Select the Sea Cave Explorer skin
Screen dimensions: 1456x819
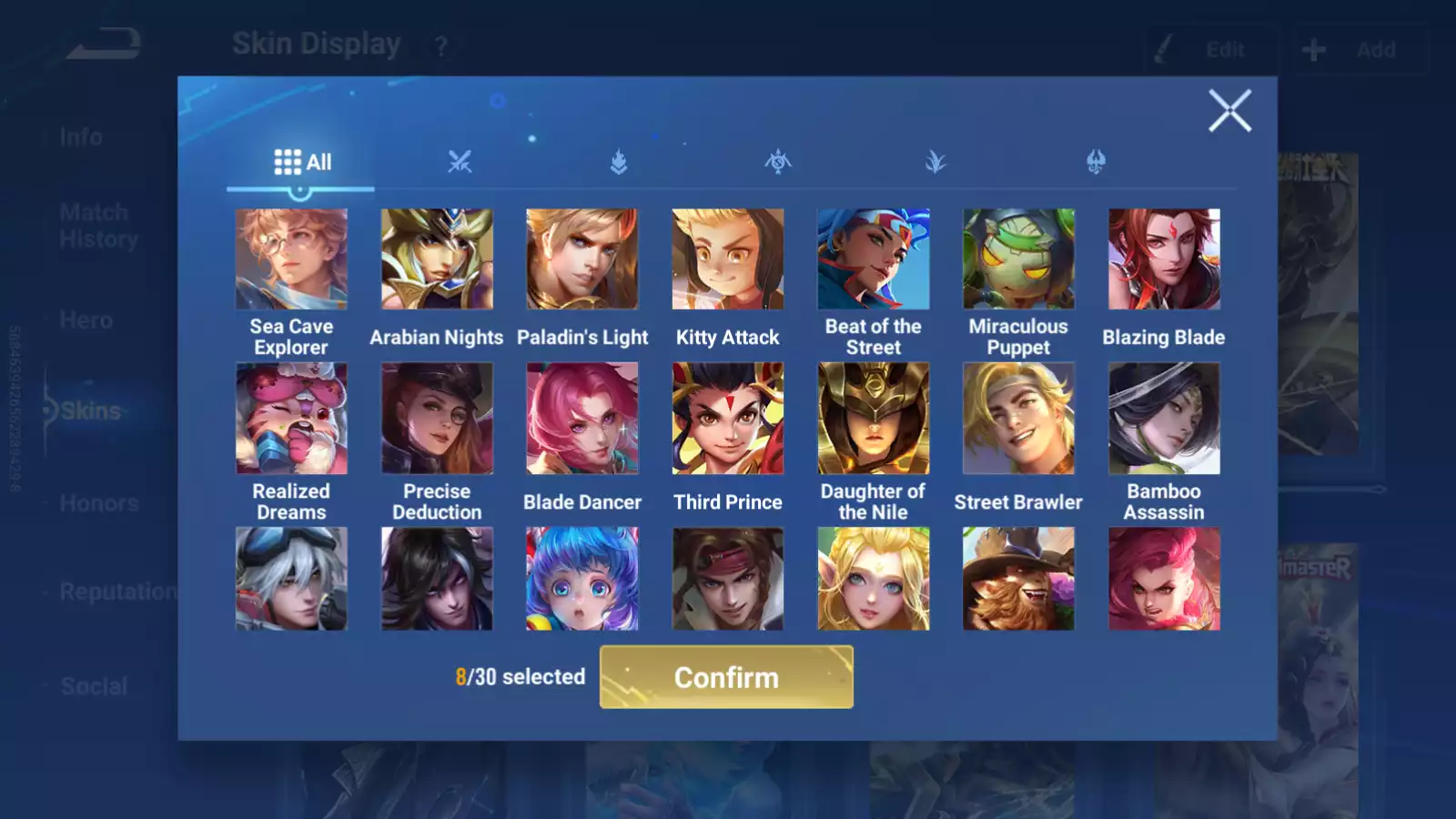tap(291, 259)
